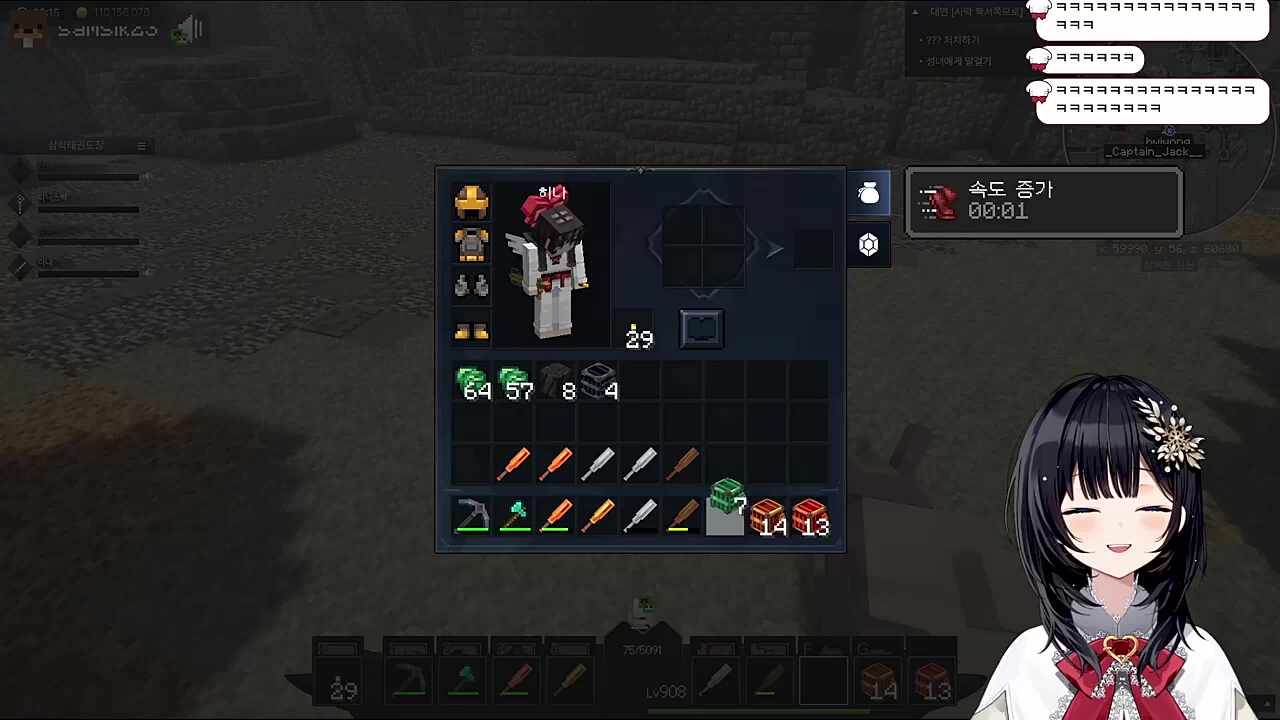Image resolution: width=1280 pixels, height=720 pixels.
Task: Select the dark item stack of 8
Action: point(557,383)
